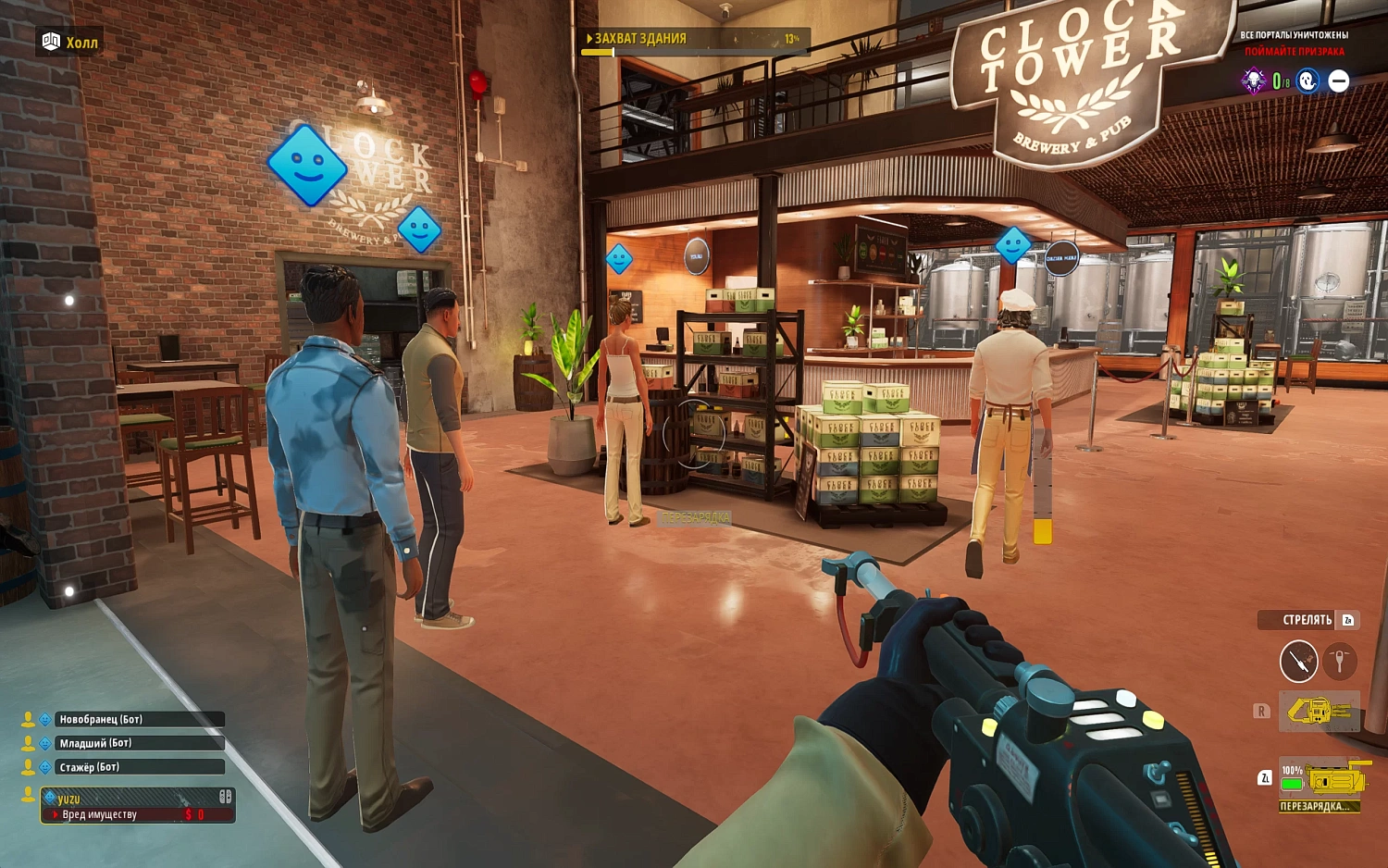The image size is (1388, 868).
Task: Select the yellow vacuum gadget slot
Action: coord(1319,712)
